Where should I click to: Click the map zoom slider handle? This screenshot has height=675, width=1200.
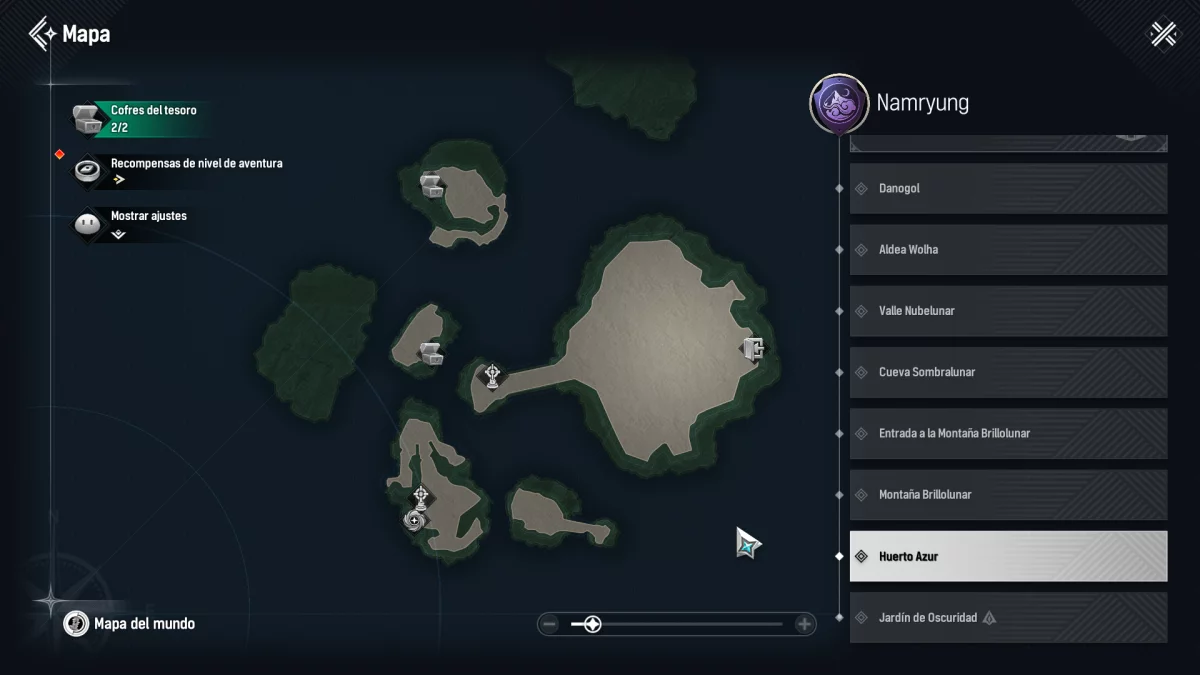592,625
